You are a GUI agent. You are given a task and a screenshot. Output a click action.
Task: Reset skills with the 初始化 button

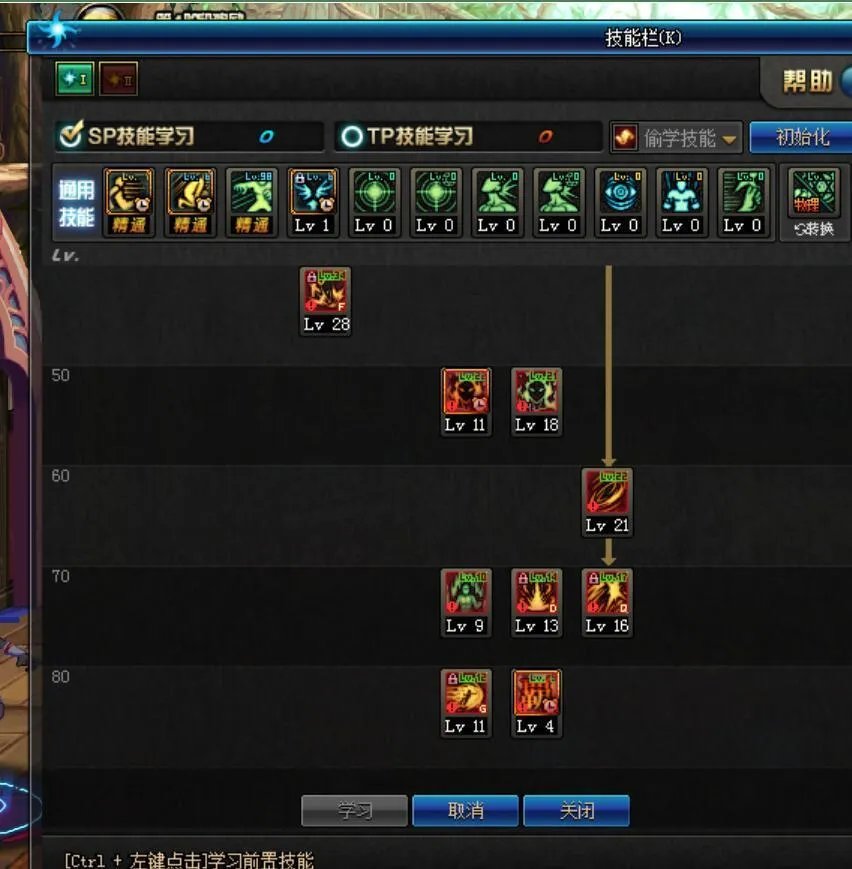coord(801,137)
